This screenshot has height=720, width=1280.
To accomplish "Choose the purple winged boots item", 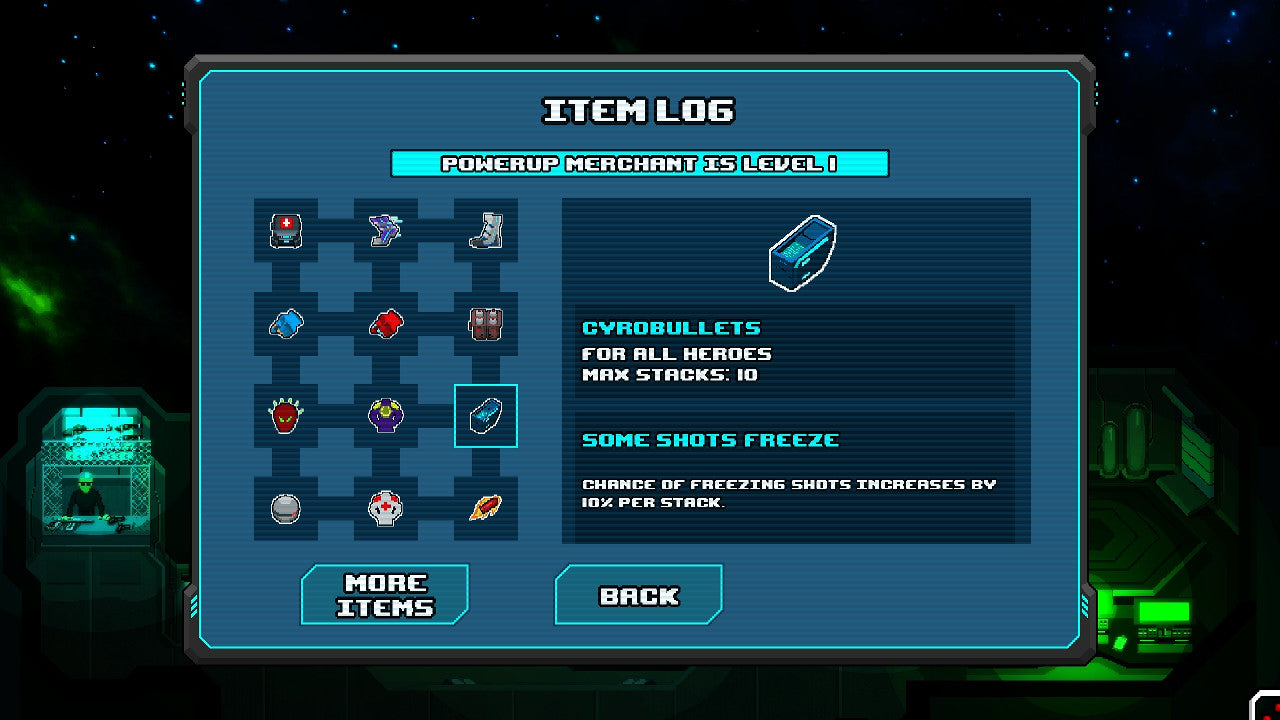I will (386, 231).
